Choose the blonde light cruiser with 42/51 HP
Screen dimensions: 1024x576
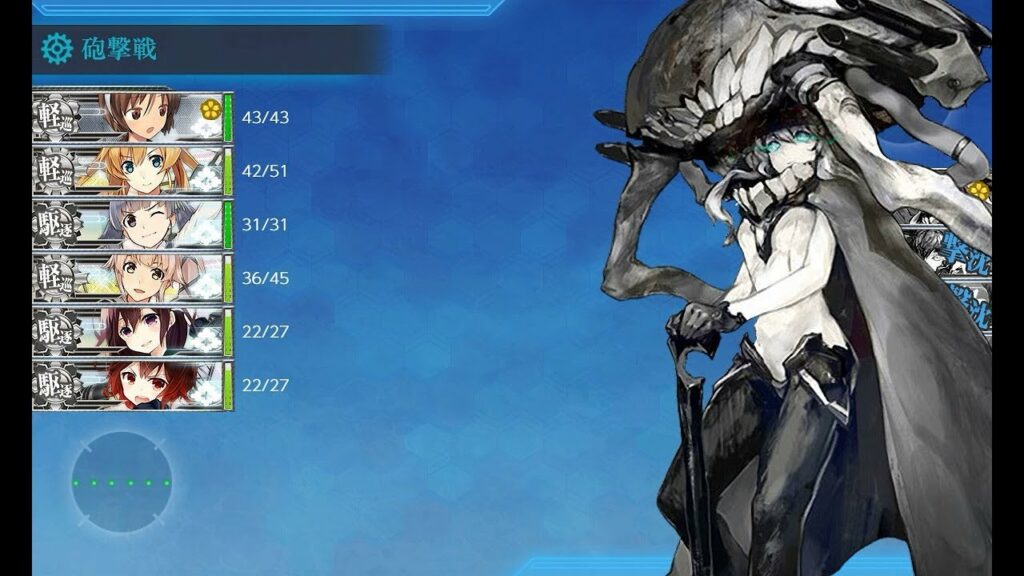click(132, 171)
